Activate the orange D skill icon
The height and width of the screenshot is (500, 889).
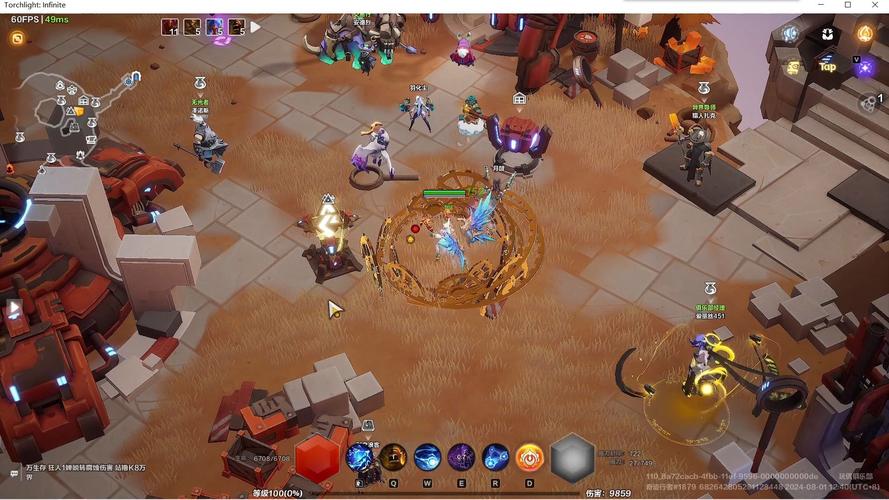(530, 458)
